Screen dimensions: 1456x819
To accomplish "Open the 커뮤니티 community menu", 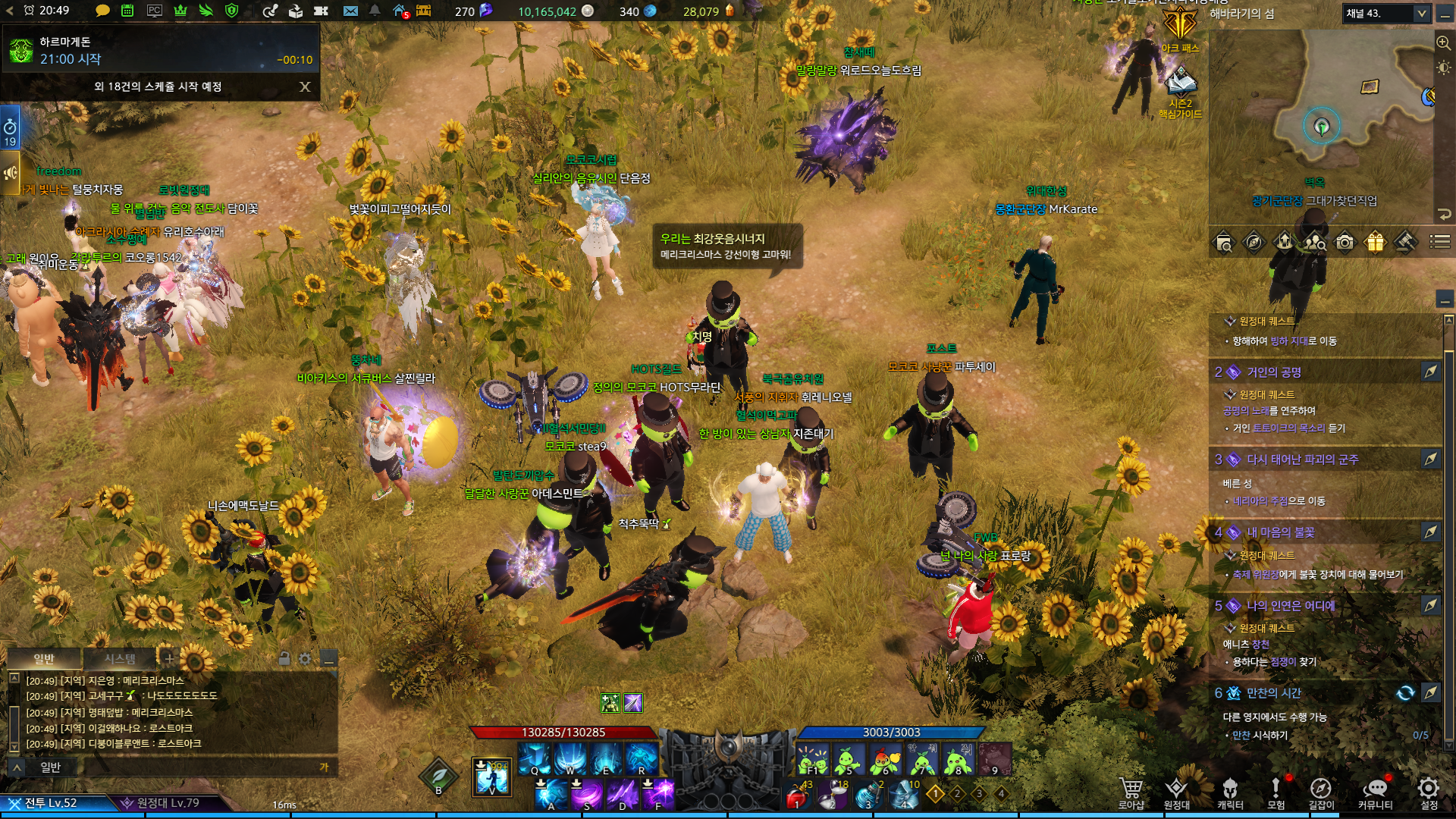I will coord(1375,792).
